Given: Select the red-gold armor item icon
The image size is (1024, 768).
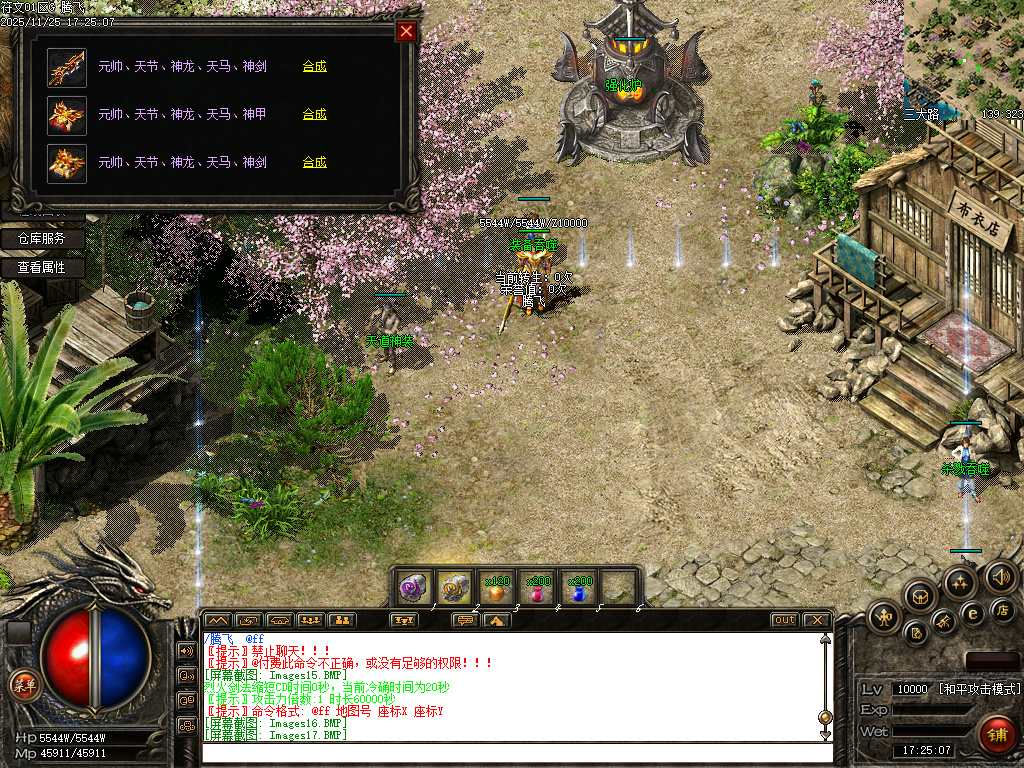Looking at the screenshot, I should coord(67,115).
